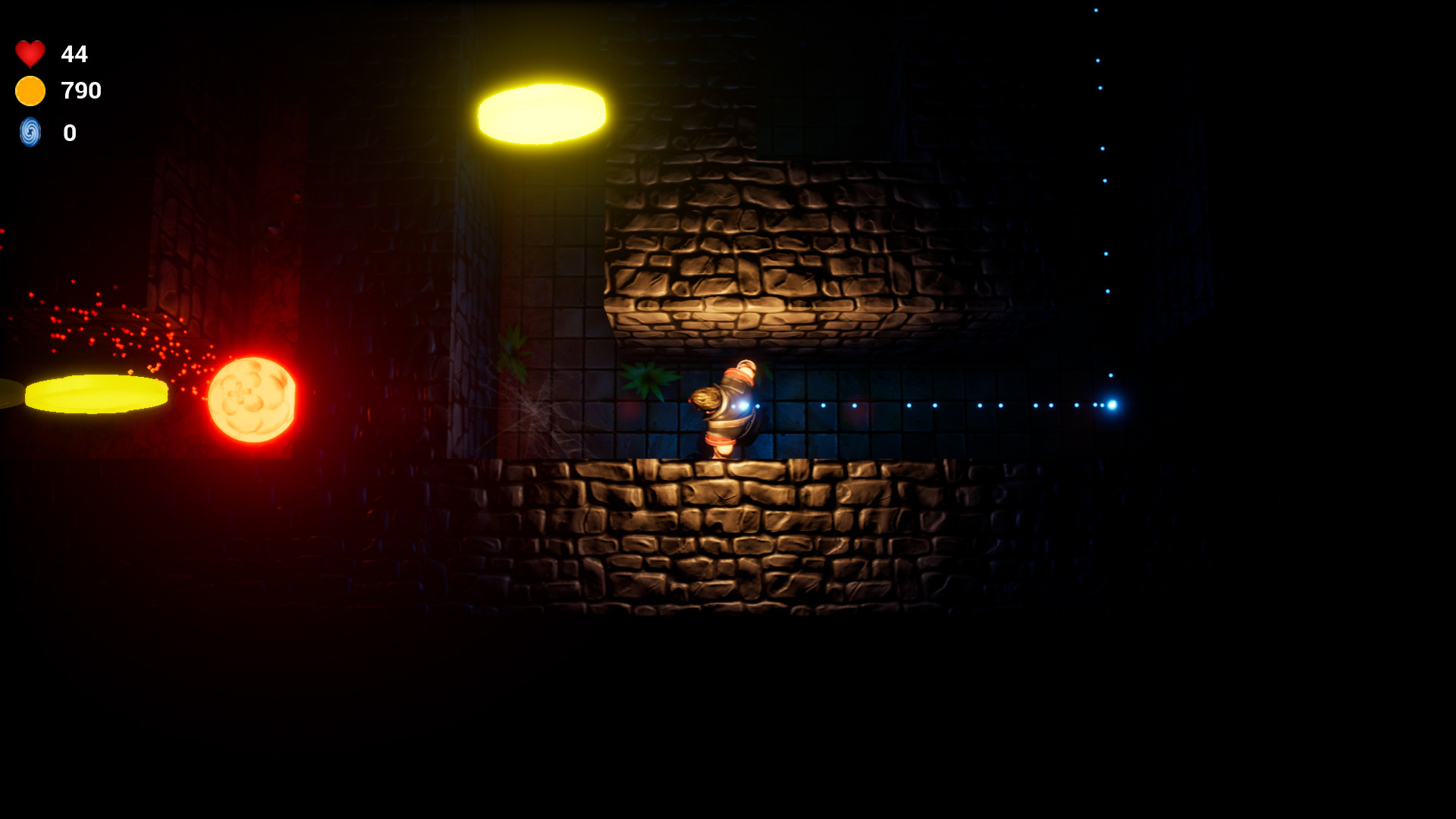Click the stone brick platform above the player
This screenshot has height=819, width=1456.
(758, 250)
